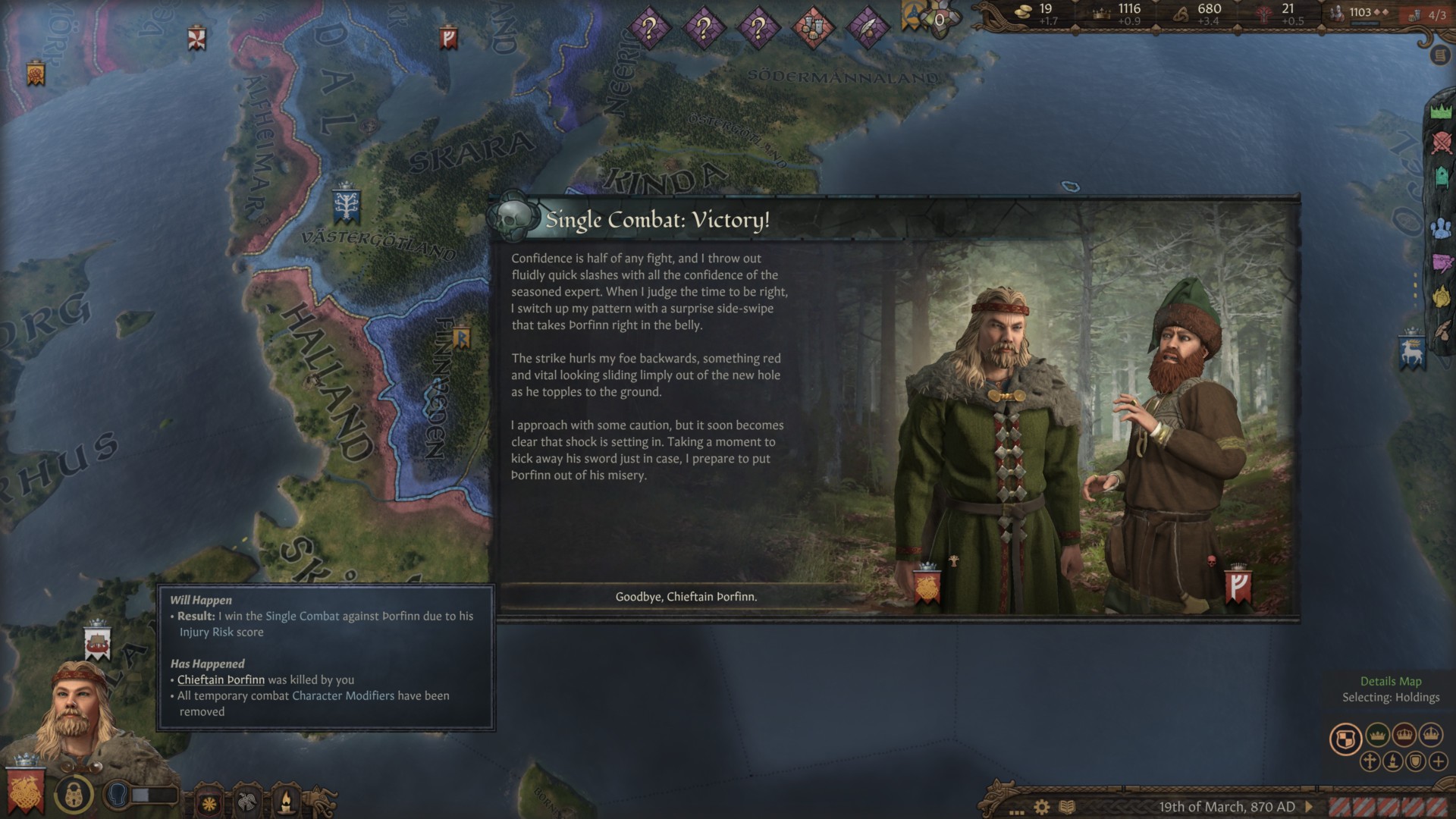The image size is (1456, 819).
Task: Open the raven icon in the bottom bar
Action: [247, 802]
